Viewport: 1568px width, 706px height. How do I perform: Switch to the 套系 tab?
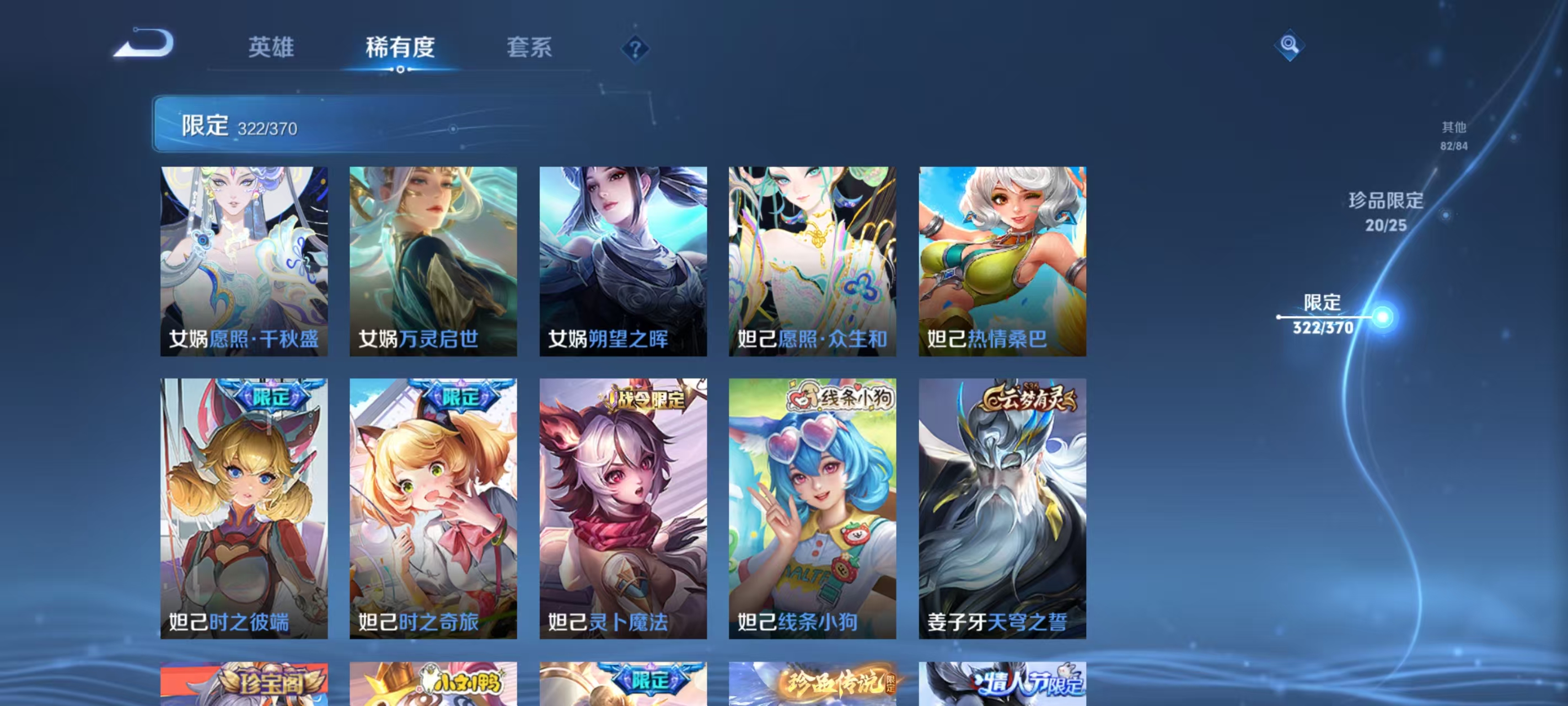click(x=529, y=47)
